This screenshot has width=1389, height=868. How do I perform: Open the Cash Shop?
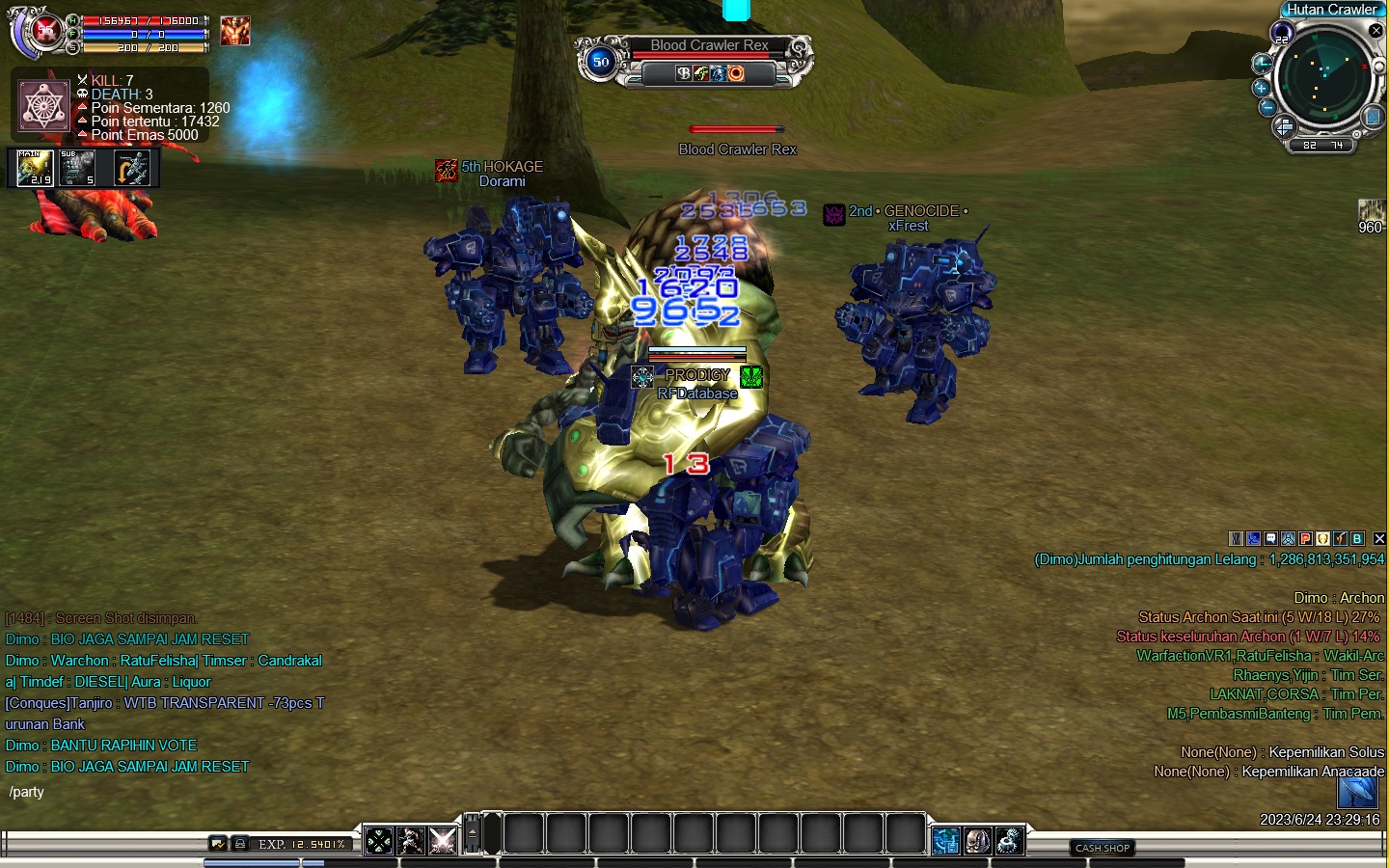click(x=1103, y=848)
